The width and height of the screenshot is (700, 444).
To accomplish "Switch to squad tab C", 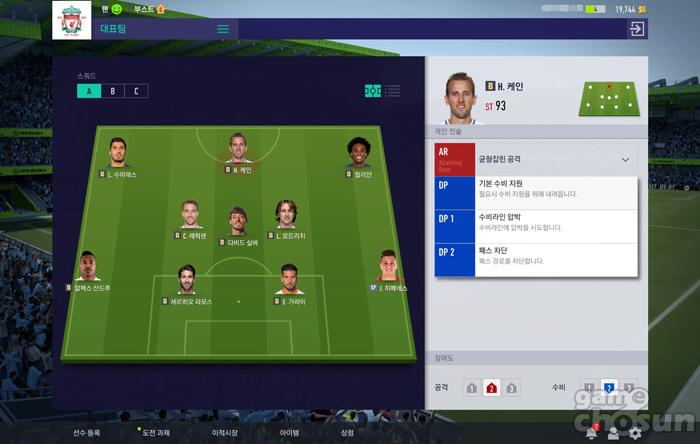I will pos(135,91).
